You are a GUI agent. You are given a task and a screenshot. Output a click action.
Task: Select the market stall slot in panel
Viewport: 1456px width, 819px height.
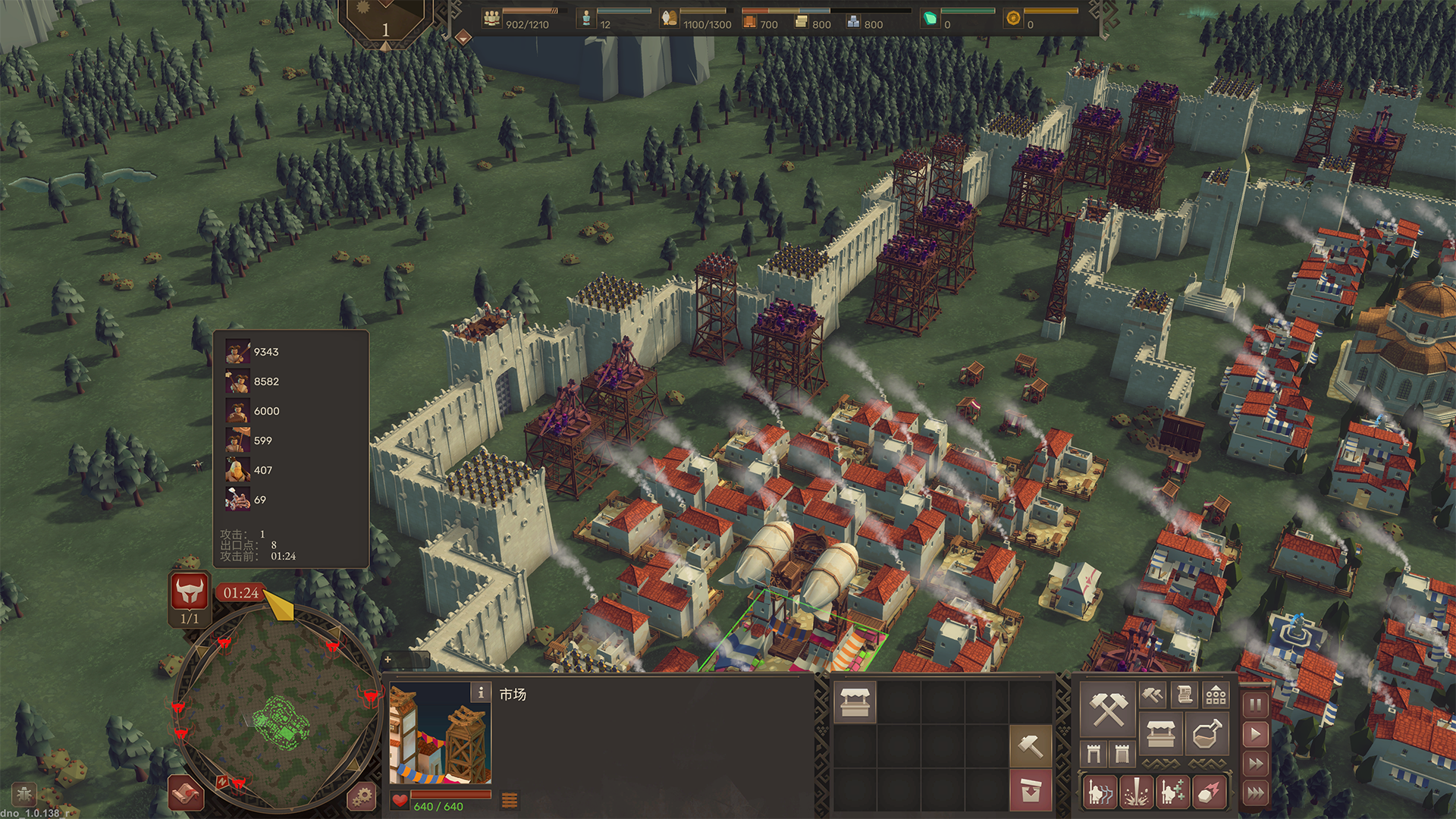pos(855,701)
